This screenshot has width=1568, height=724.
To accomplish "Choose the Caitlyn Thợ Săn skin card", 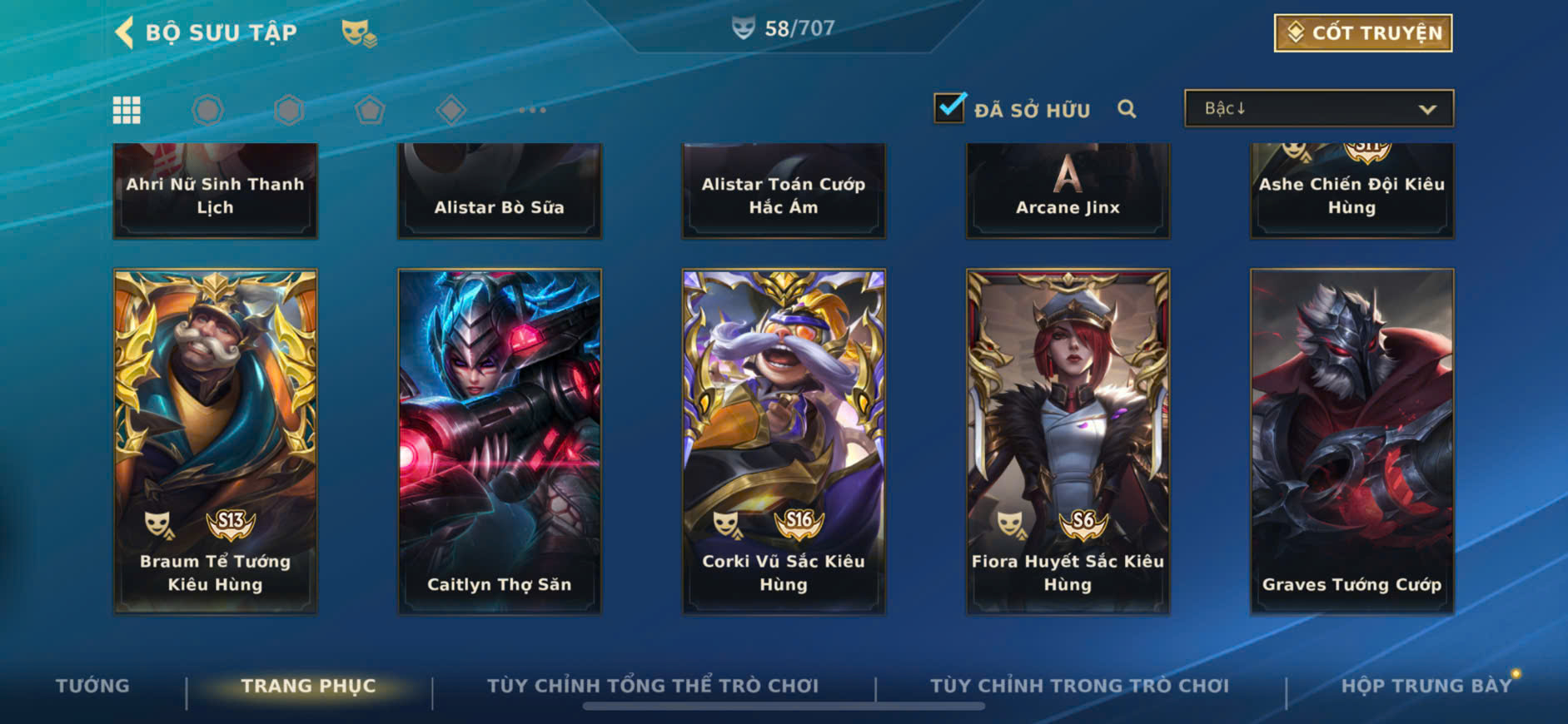I will click(499, 441).
